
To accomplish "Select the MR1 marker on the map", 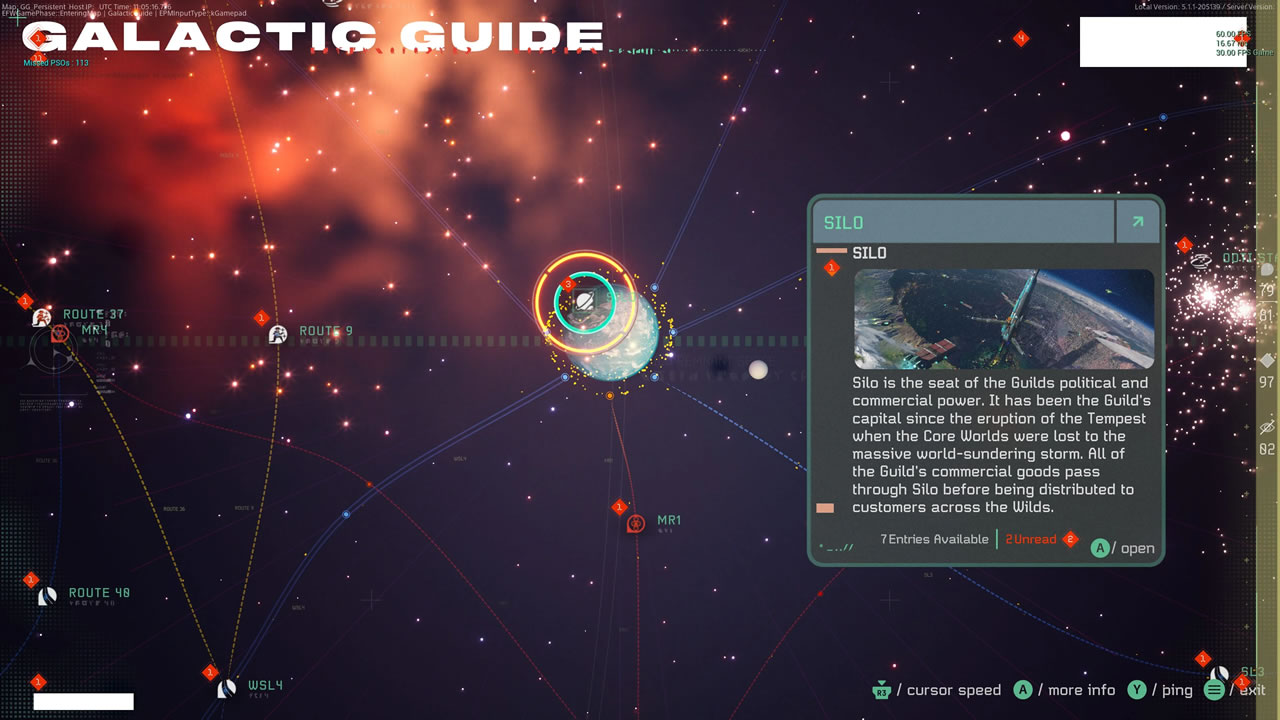I will pyautogui.click(x=635, y=523).
